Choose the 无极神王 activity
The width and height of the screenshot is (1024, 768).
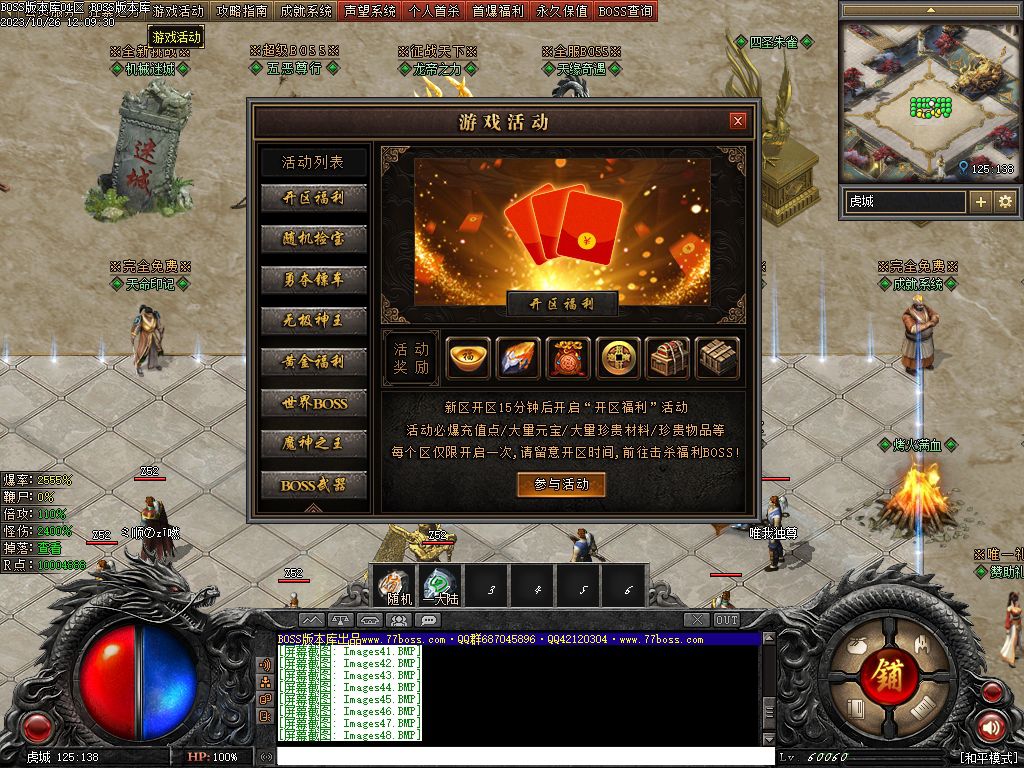(313, 321)
